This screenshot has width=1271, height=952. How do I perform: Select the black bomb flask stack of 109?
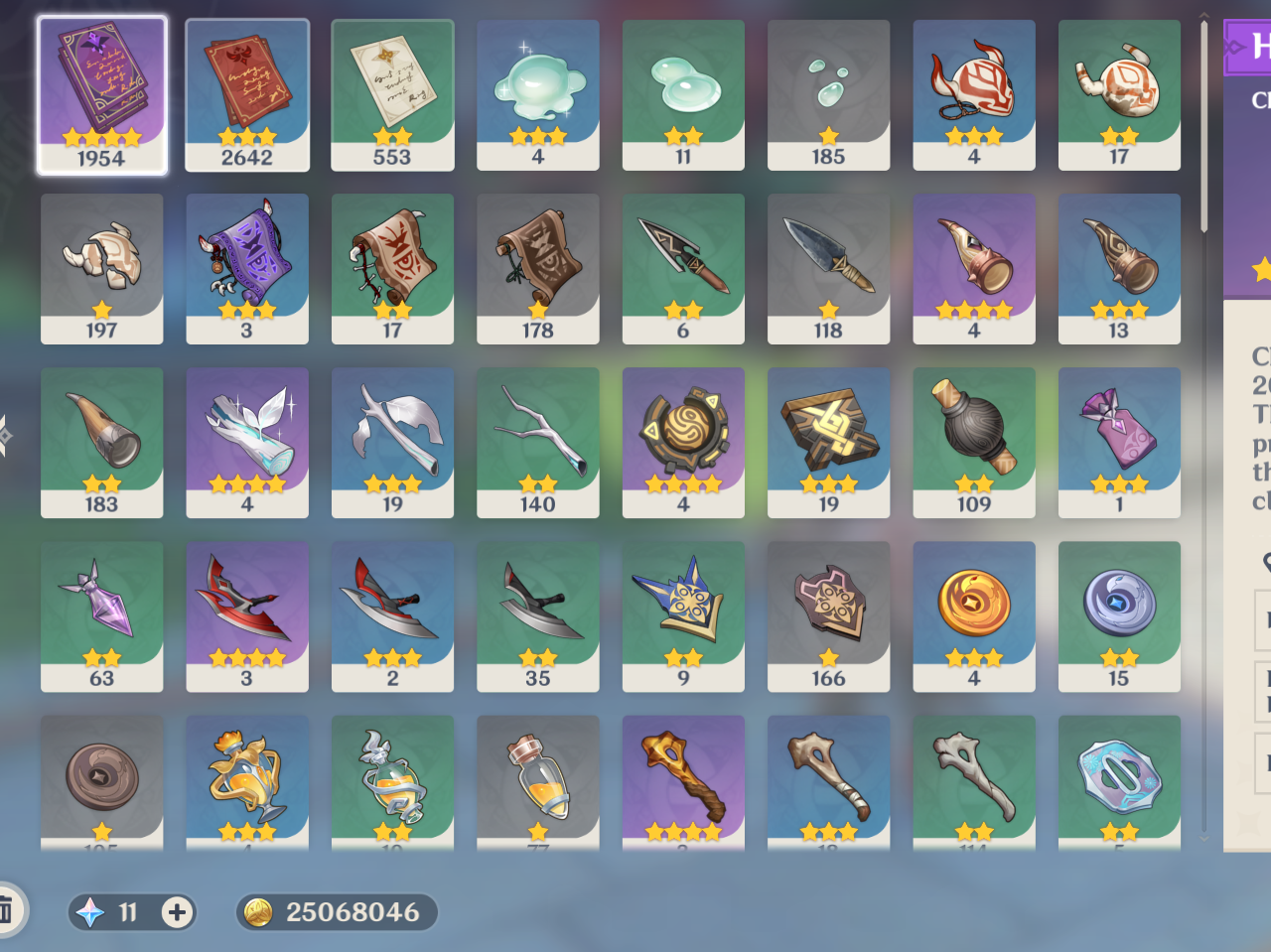tap(973, 442)
